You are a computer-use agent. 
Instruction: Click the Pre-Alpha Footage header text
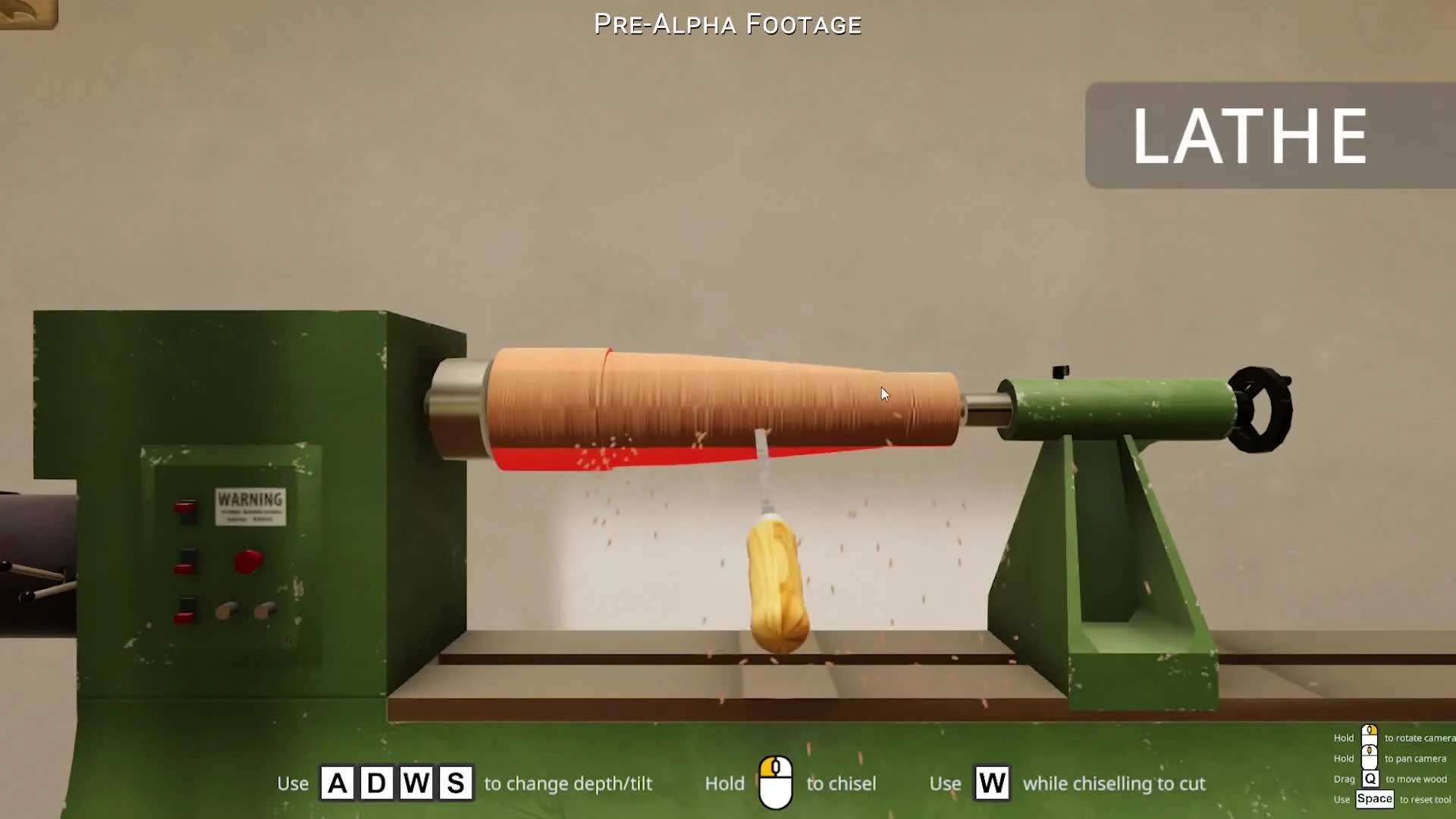click(727, 24)
